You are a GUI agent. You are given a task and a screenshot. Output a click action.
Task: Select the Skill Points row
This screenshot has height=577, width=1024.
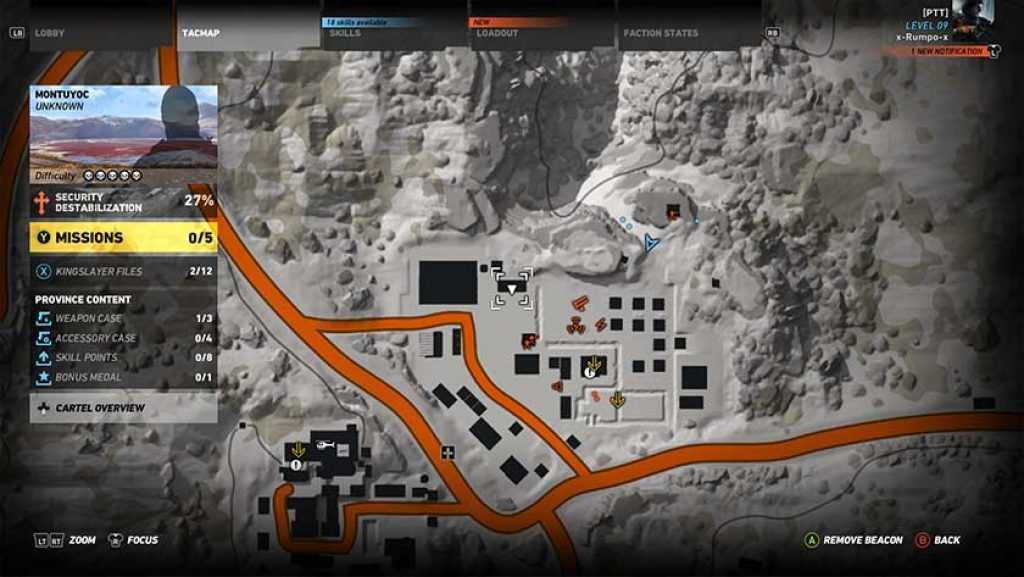[x=123, y=357]
